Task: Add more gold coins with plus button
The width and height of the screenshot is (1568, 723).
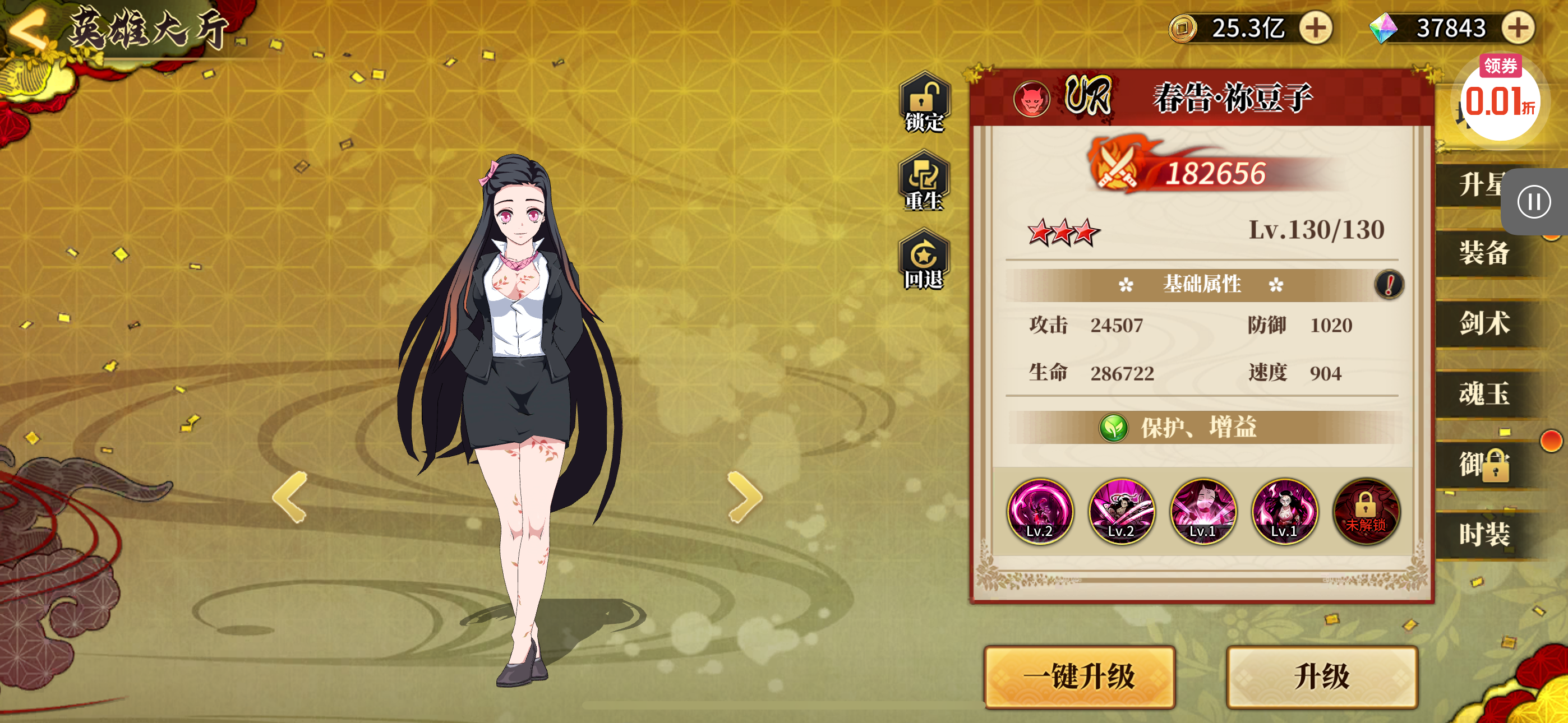Action: [1316, 28]
